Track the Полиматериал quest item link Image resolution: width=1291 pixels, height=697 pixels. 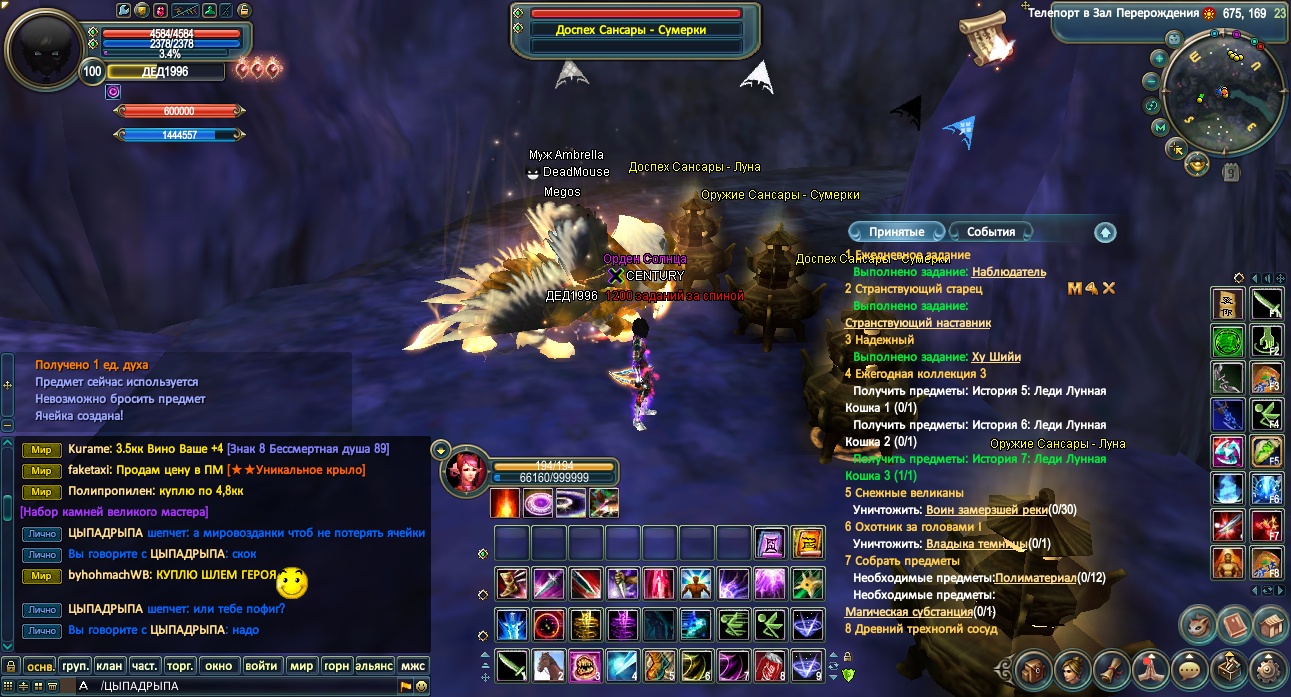1035,578
